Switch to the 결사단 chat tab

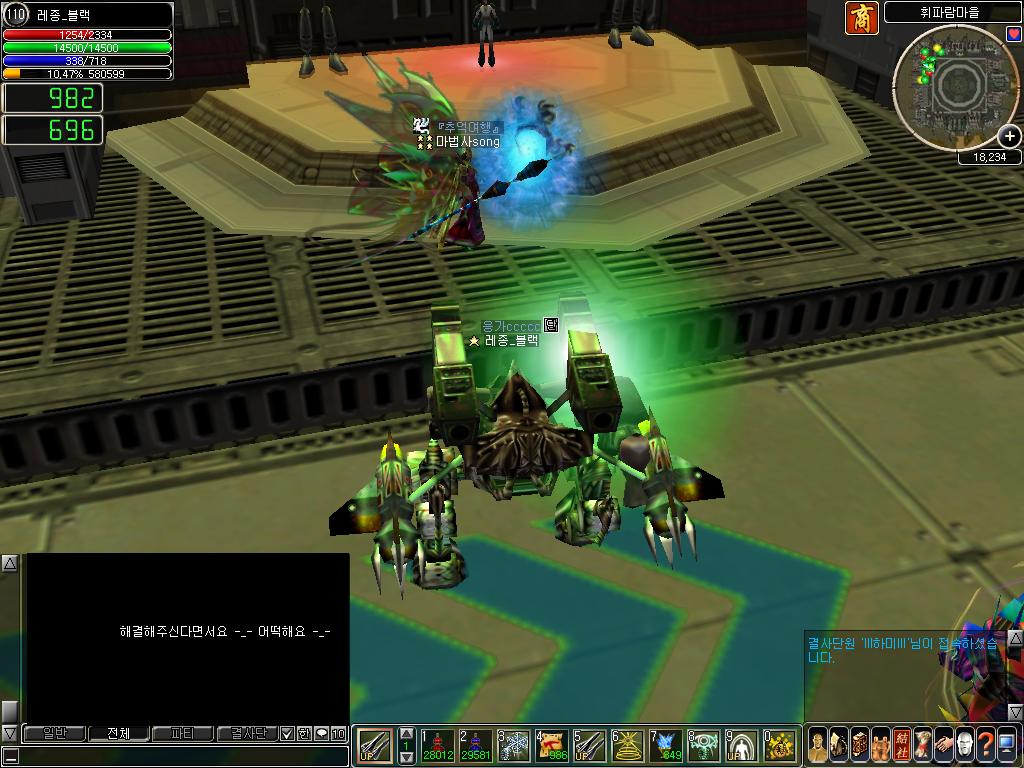coord(246,733)
